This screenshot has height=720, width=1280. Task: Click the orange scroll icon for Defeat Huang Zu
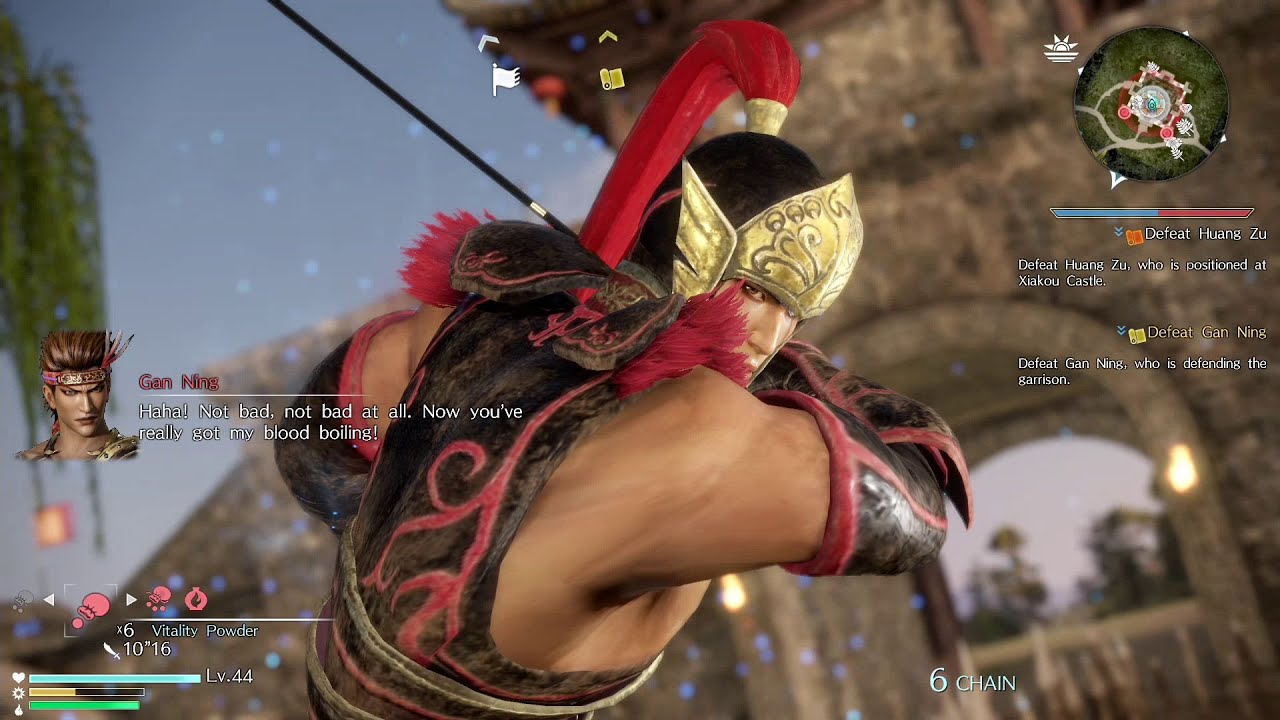coord(1135,237)
